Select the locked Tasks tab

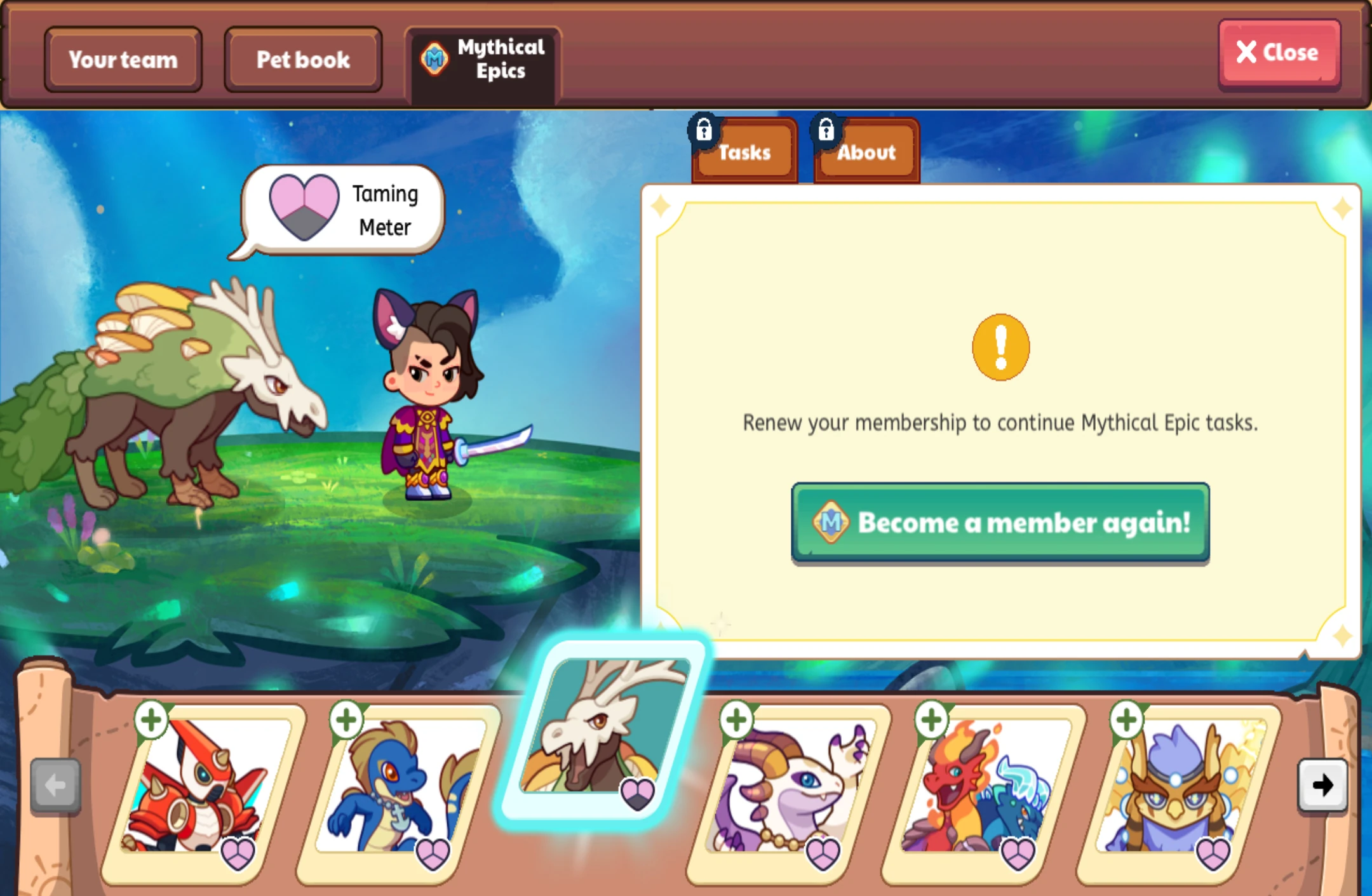[744, 152]
